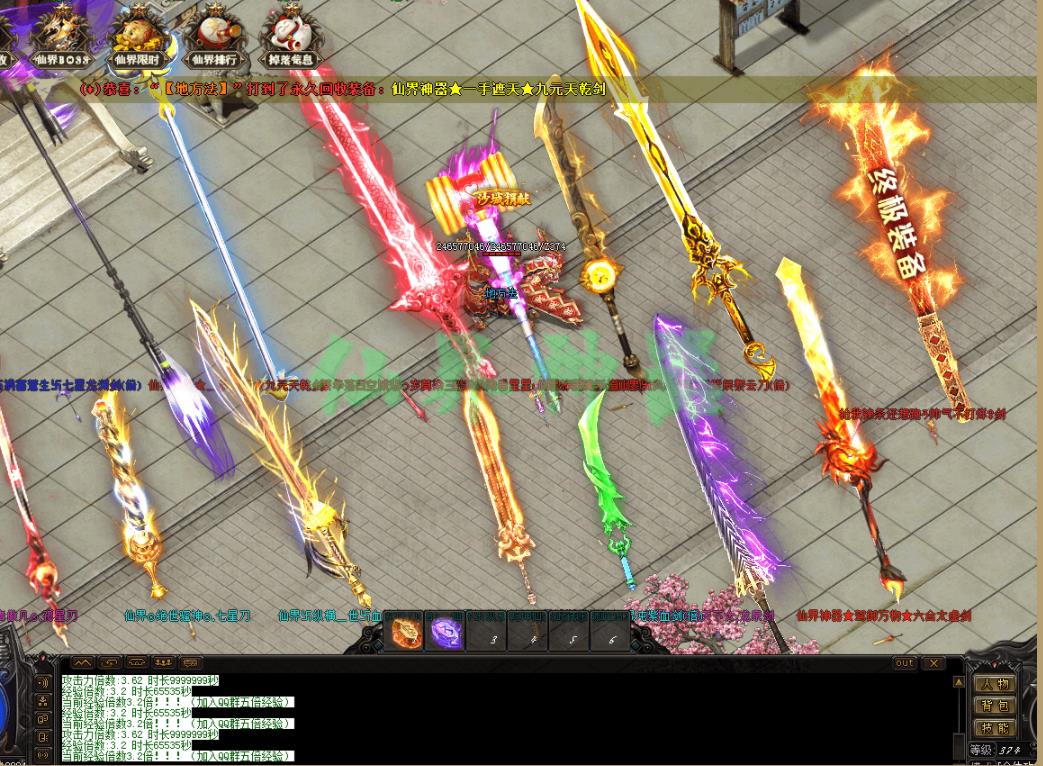Show the 仙界排行 ranking icon
1043x766 pixels.
(212, 34)
